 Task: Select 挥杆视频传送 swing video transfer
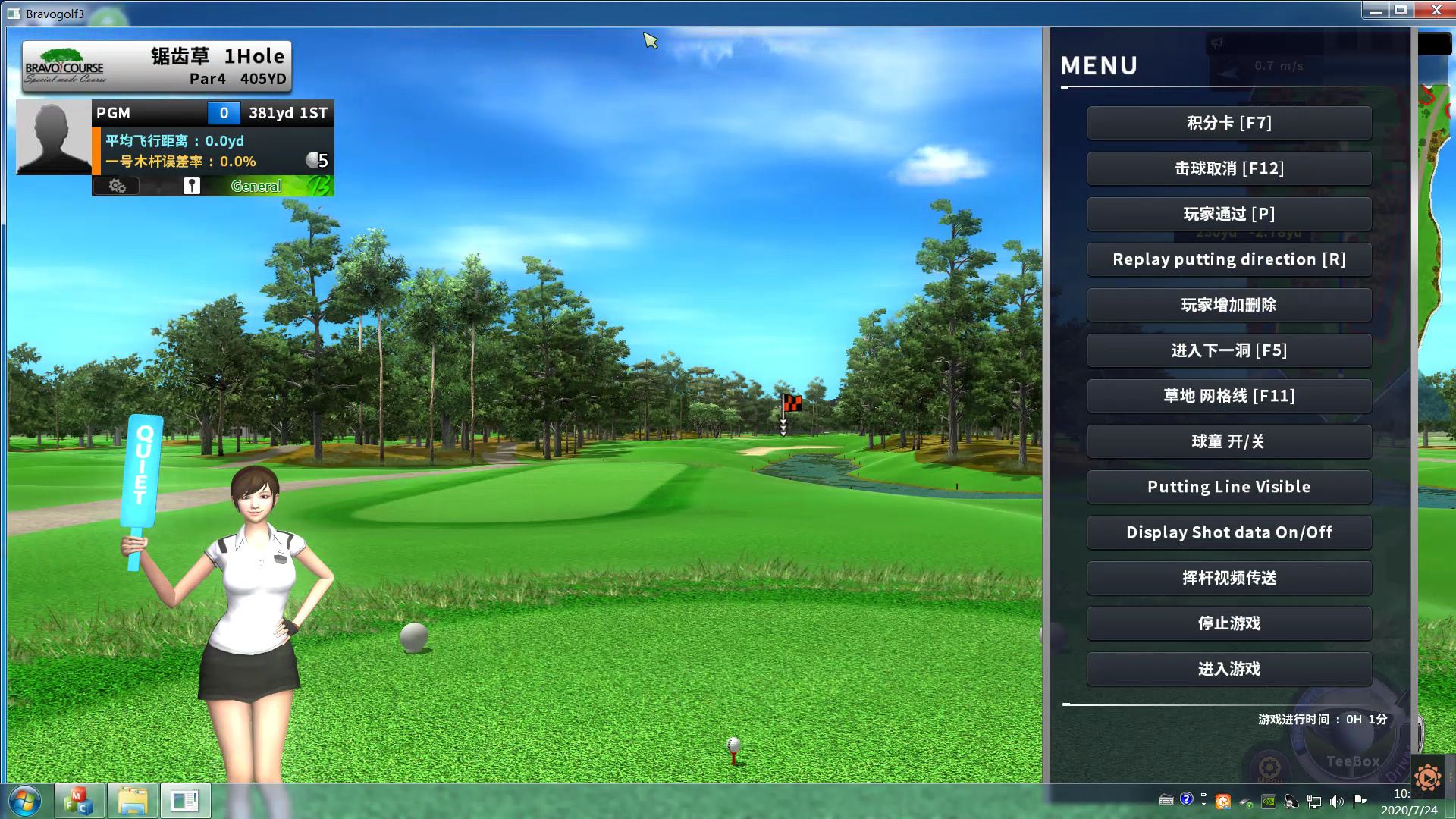(1228, 578)
